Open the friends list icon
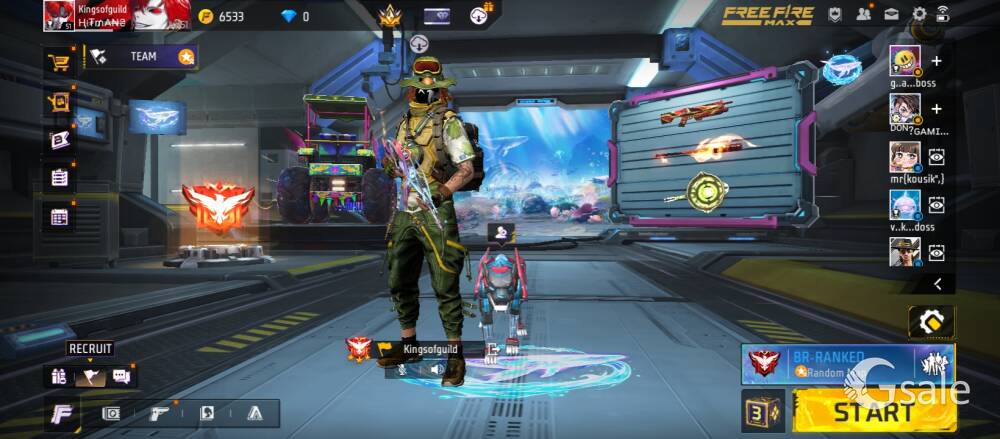 pyautogui.click(x=863, y=14)
